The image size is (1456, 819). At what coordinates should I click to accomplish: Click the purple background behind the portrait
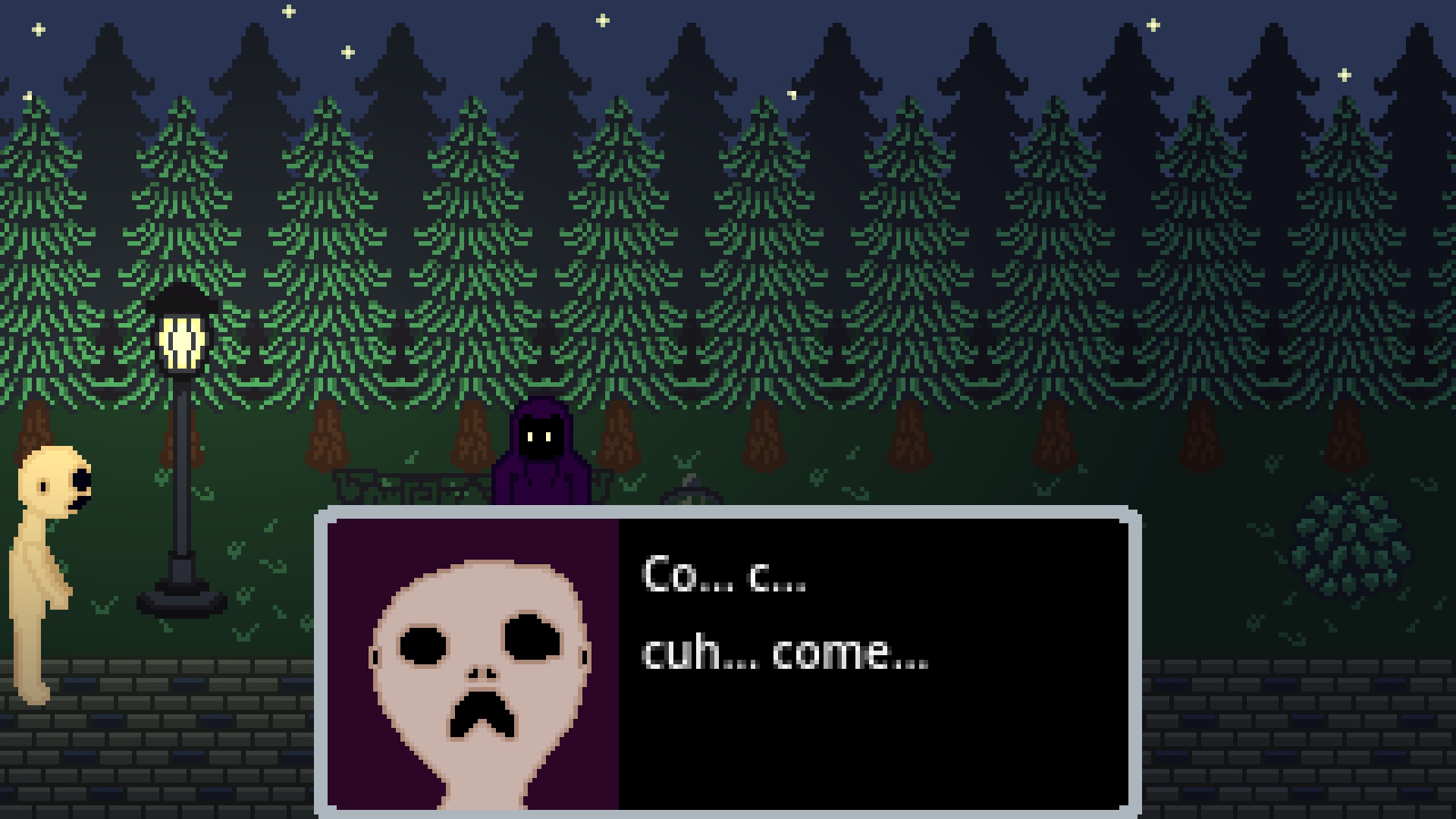[x=364, y=561]
